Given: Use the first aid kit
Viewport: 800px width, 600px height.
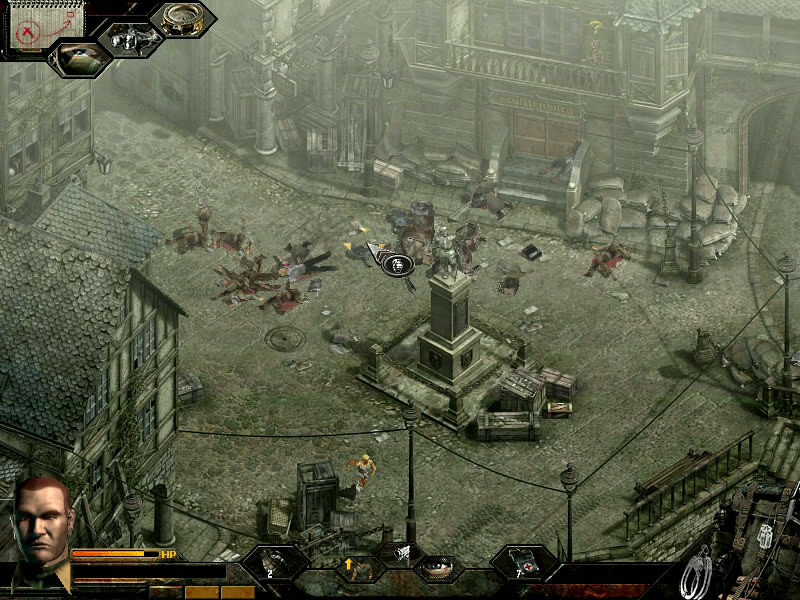Looking at the screenshot, I should click(x=524, y=565).
